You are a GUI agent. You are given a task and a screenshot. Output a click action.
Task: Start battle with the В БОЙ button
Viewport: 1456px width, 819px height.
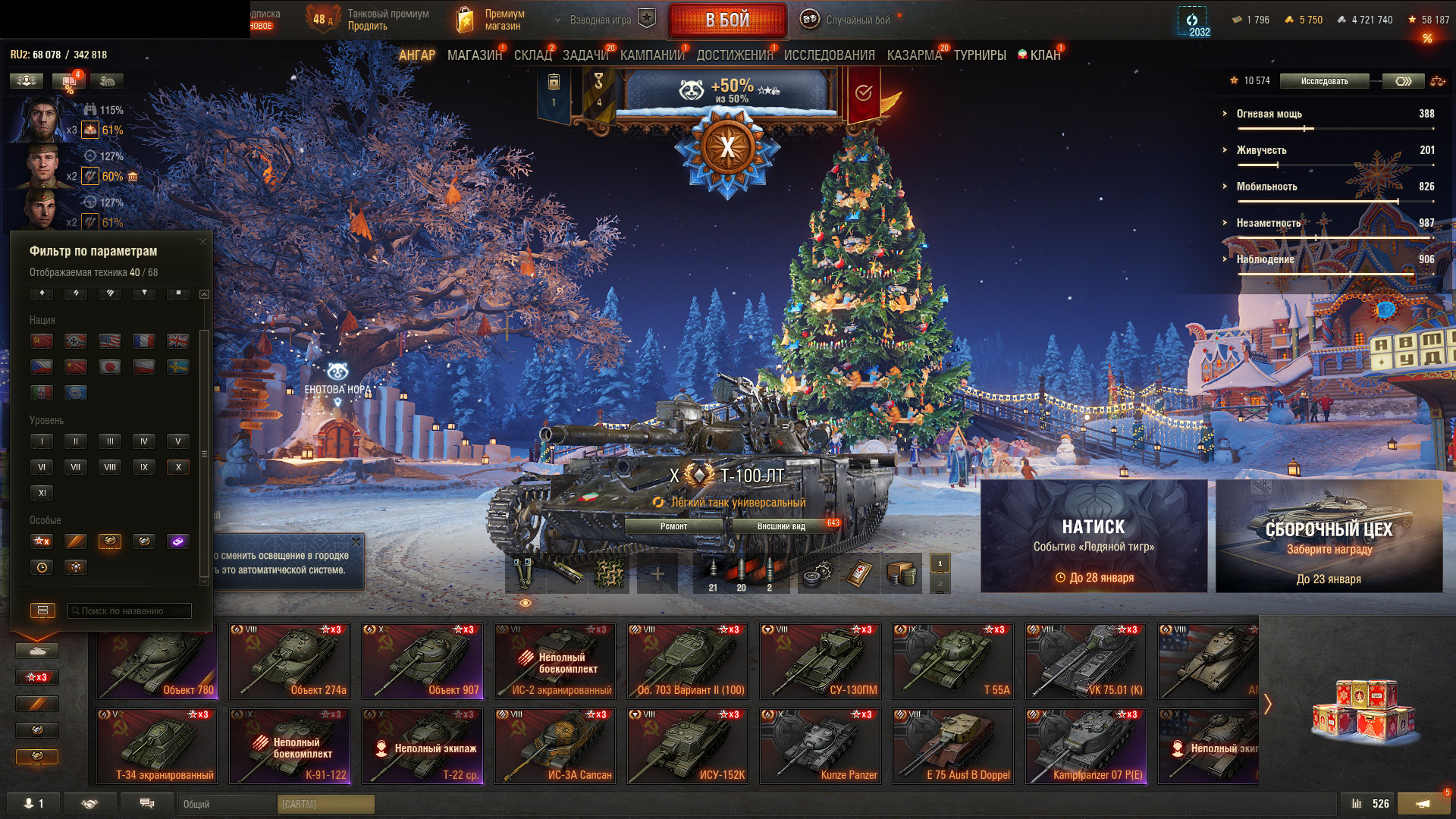tap(727, 20)
